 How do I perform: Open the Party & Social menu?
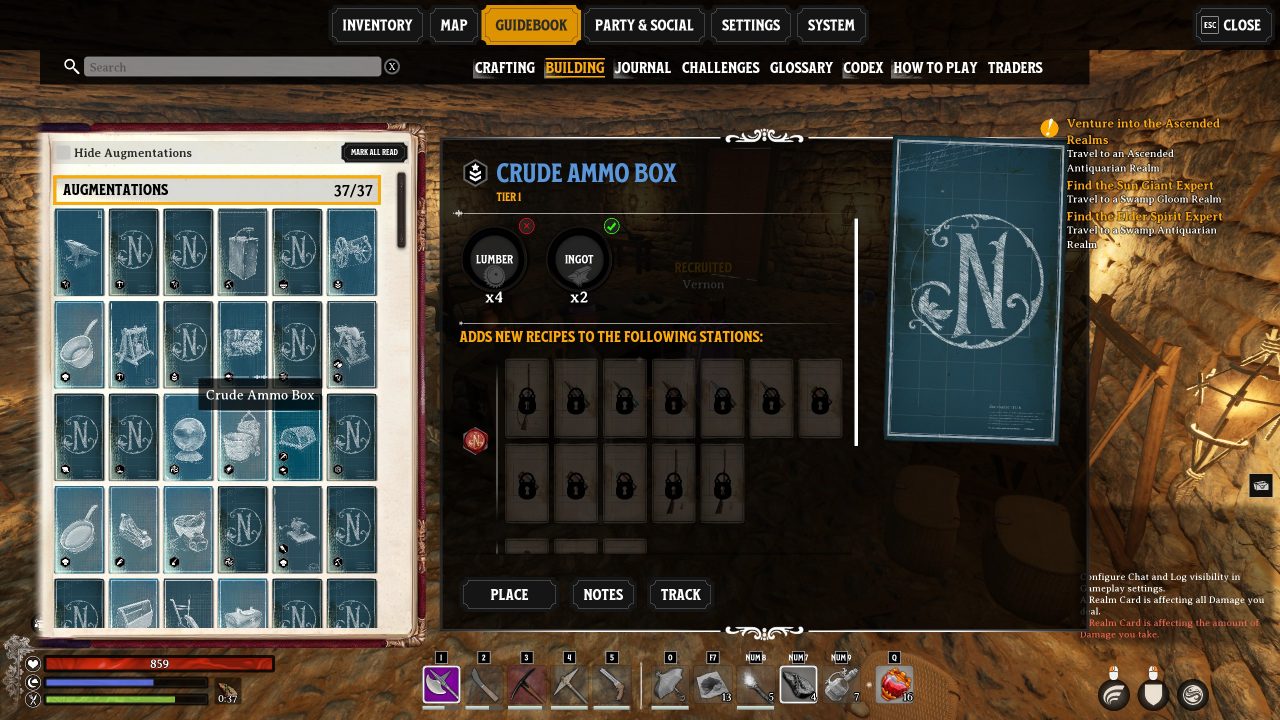[645, 25]
